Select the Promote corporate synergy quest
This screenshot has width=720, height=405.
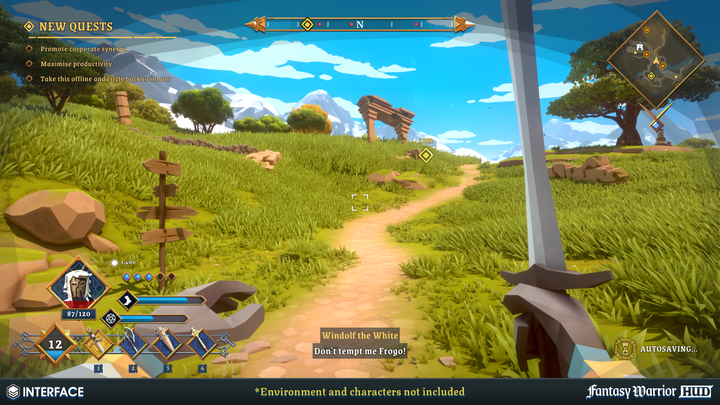[x=83, y=48]
